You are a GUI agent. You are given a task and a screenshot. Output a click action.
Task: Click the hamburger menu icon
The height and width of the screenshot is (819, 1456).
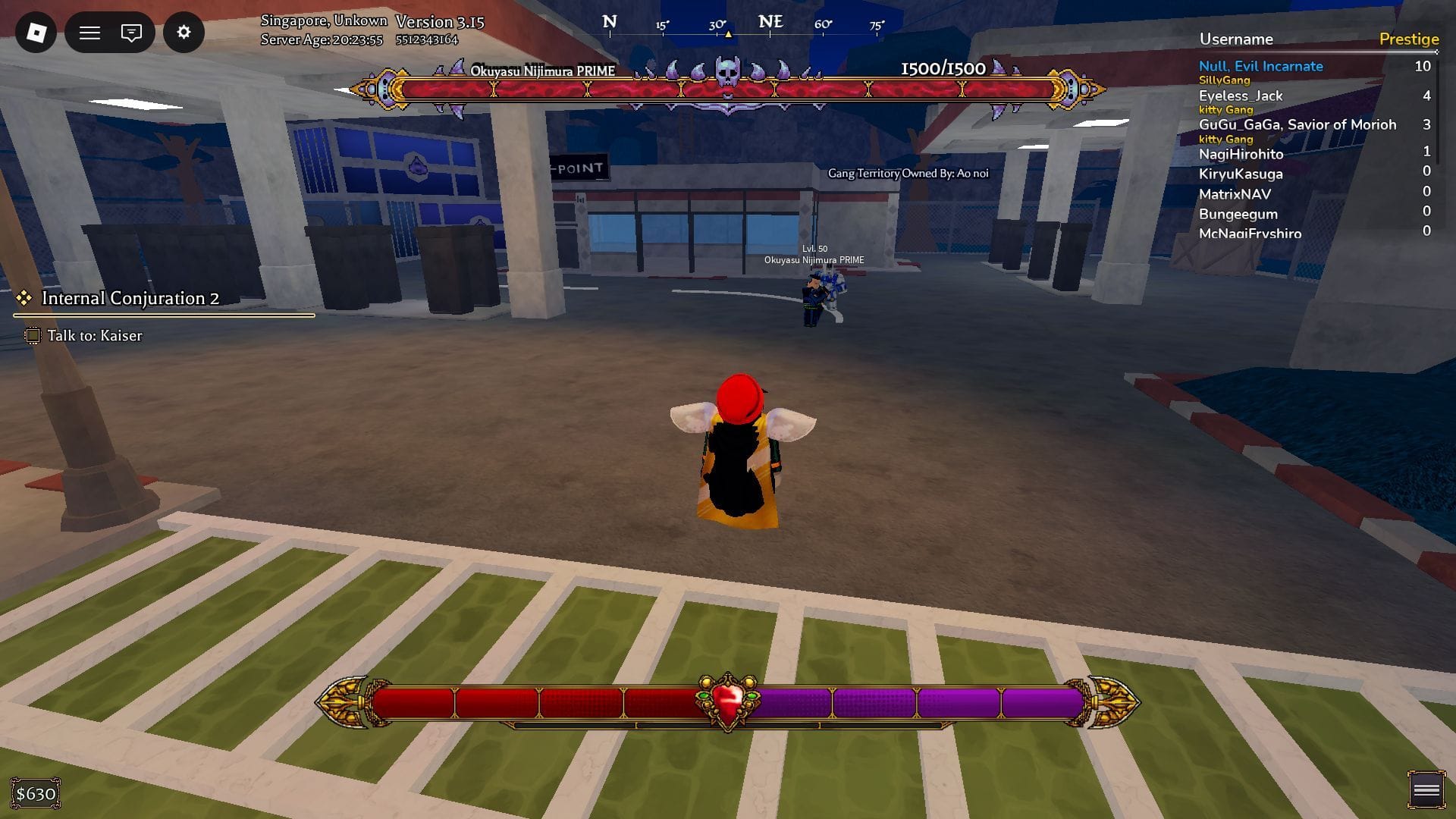pyautogui.click(x=89, y=32)
